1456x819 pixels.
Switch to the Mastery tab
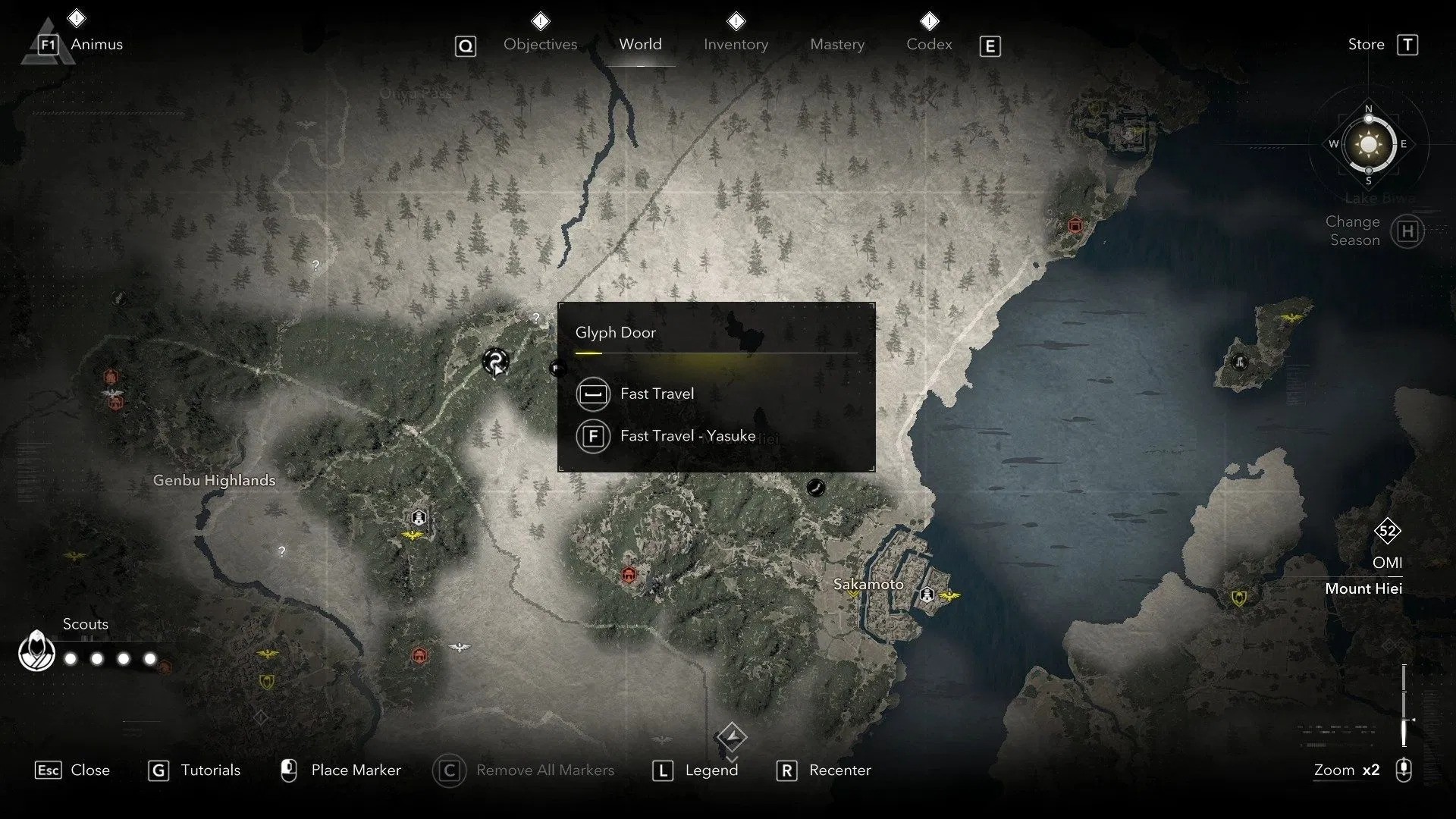coord(836,44)
